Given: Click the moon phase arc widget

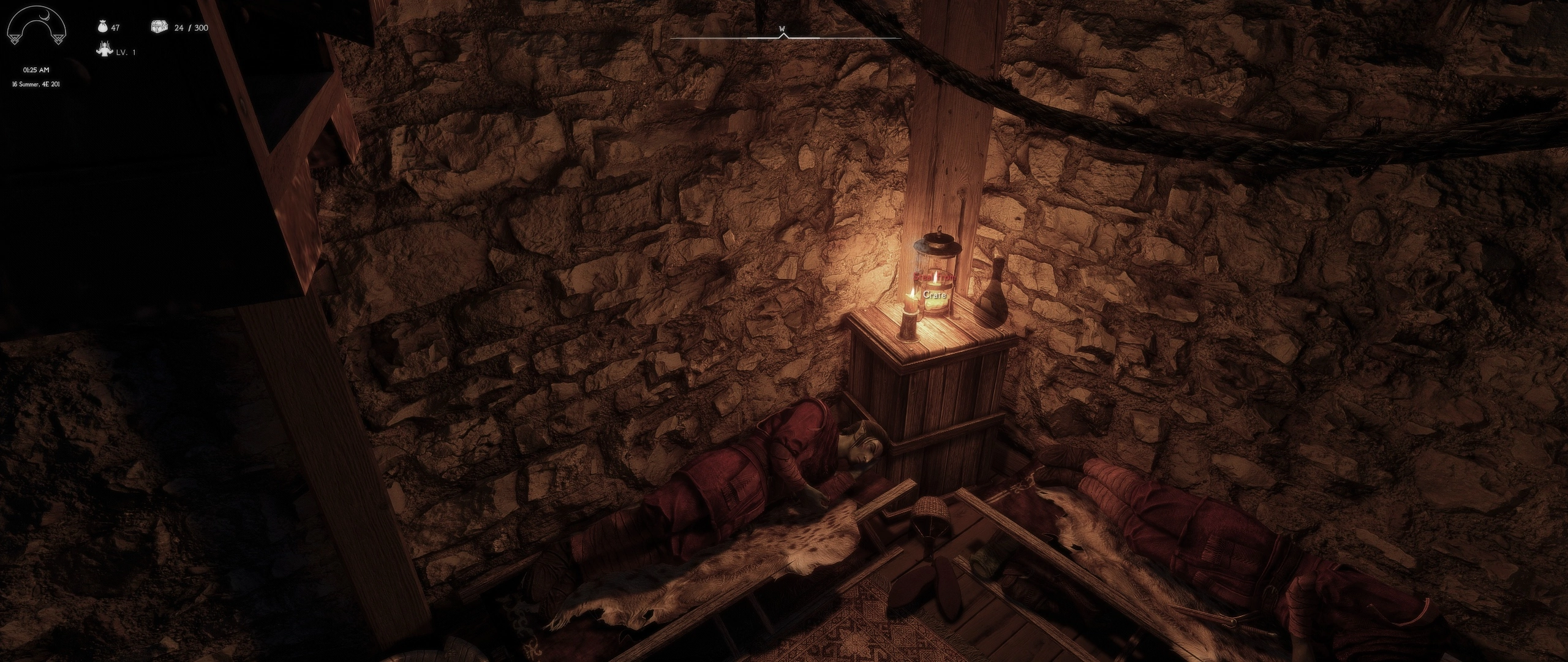Looking at the screenshot, I should [x=35, y=27].
